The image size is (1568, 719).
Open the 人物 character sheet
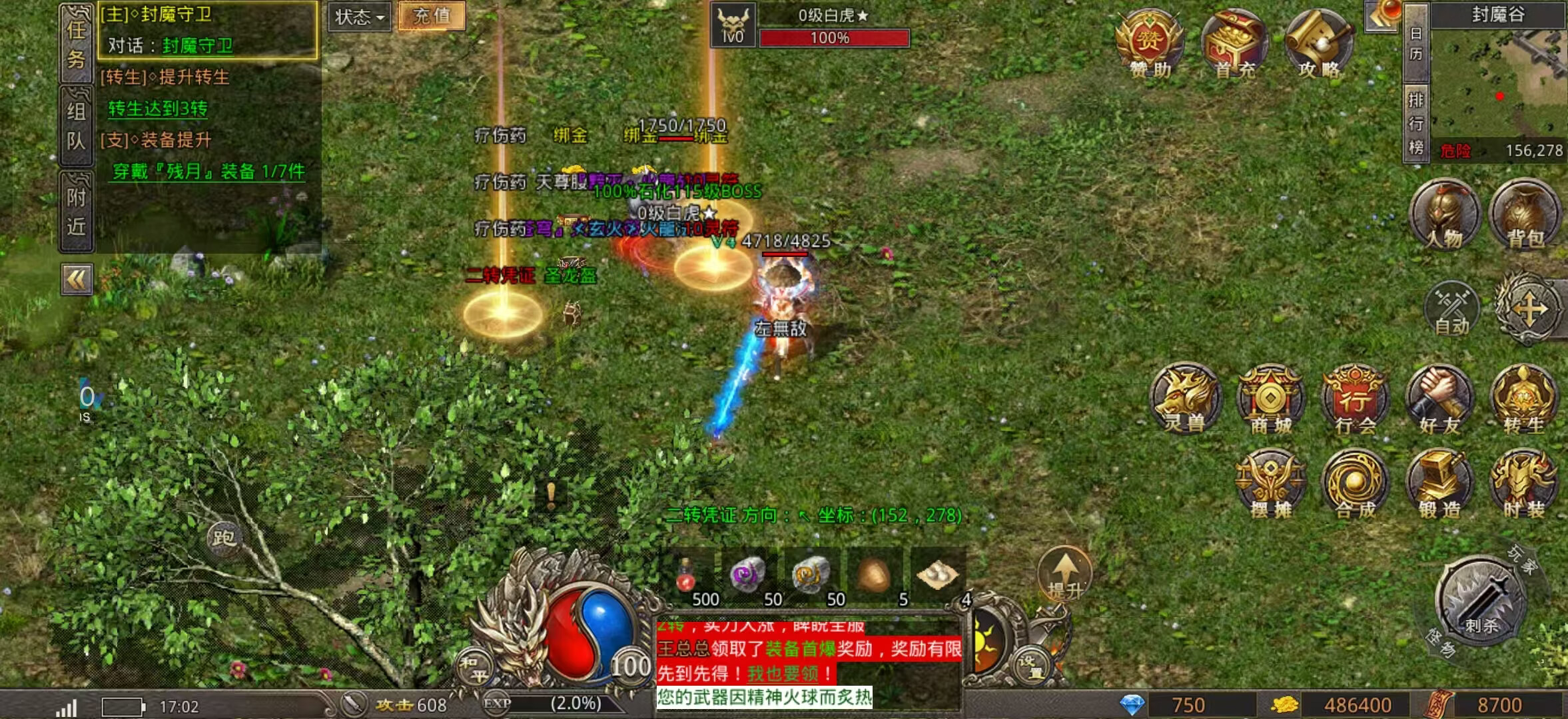coord(1444,214)
